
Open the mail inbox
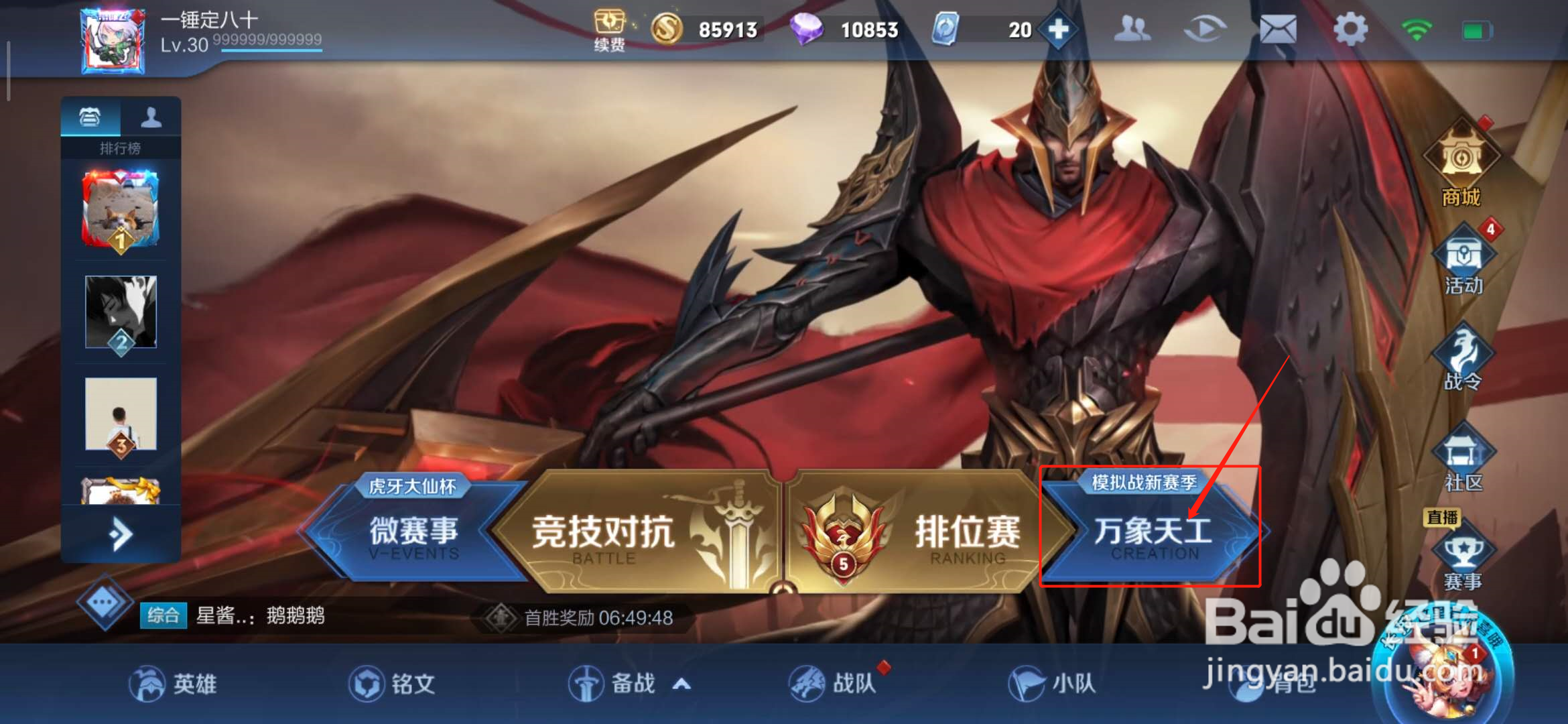click(x=1279, y=29)
